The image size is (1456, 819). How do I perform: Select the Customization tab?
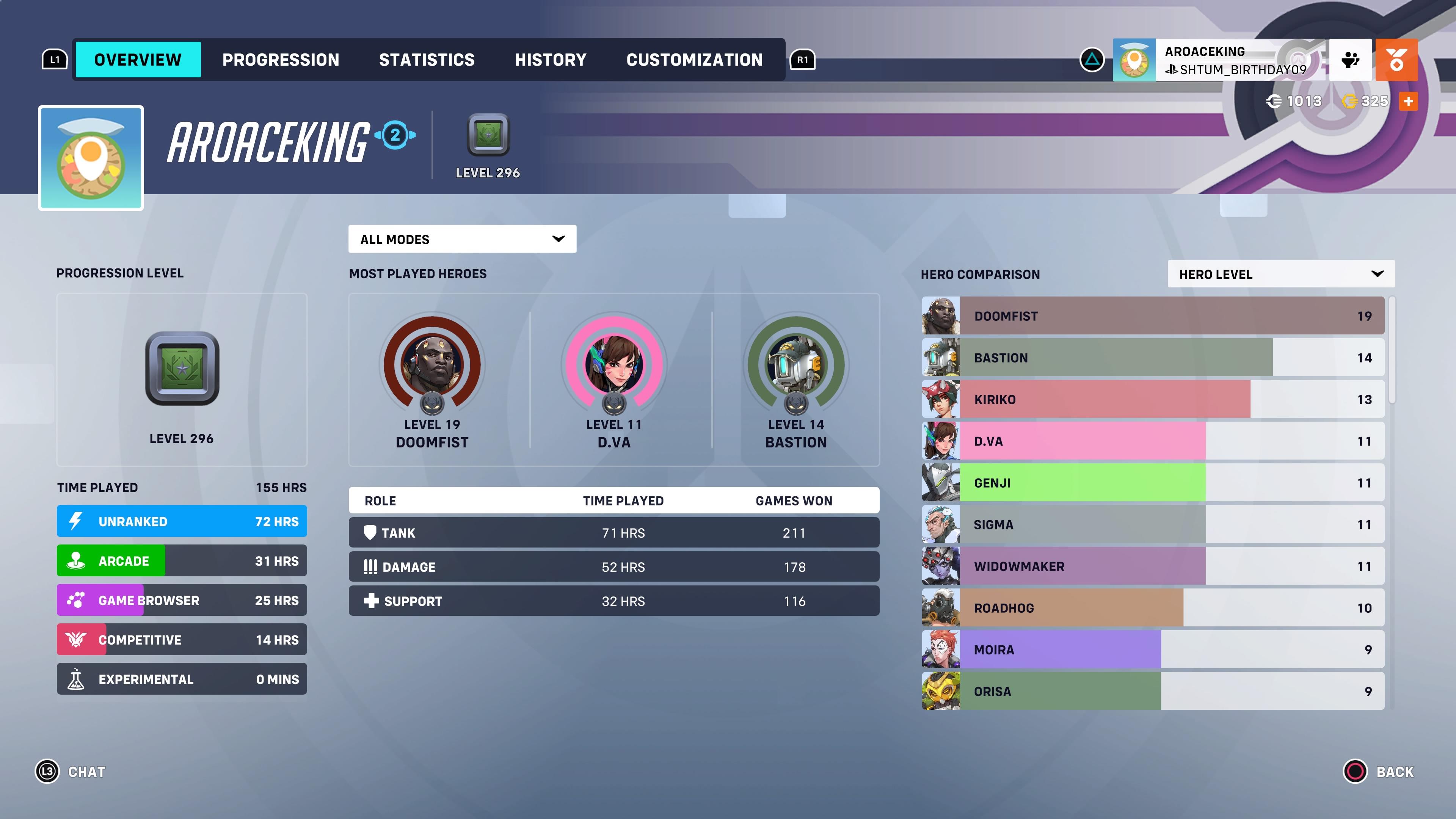click(x=694, y=60)
